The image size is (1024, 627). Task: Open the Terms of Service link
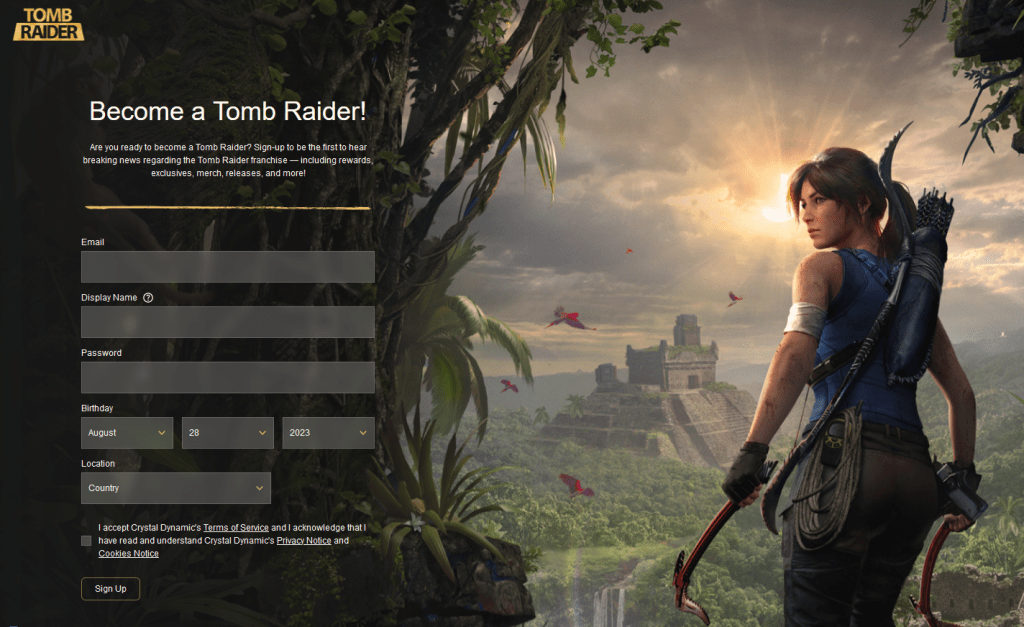(x=236, y=527)
